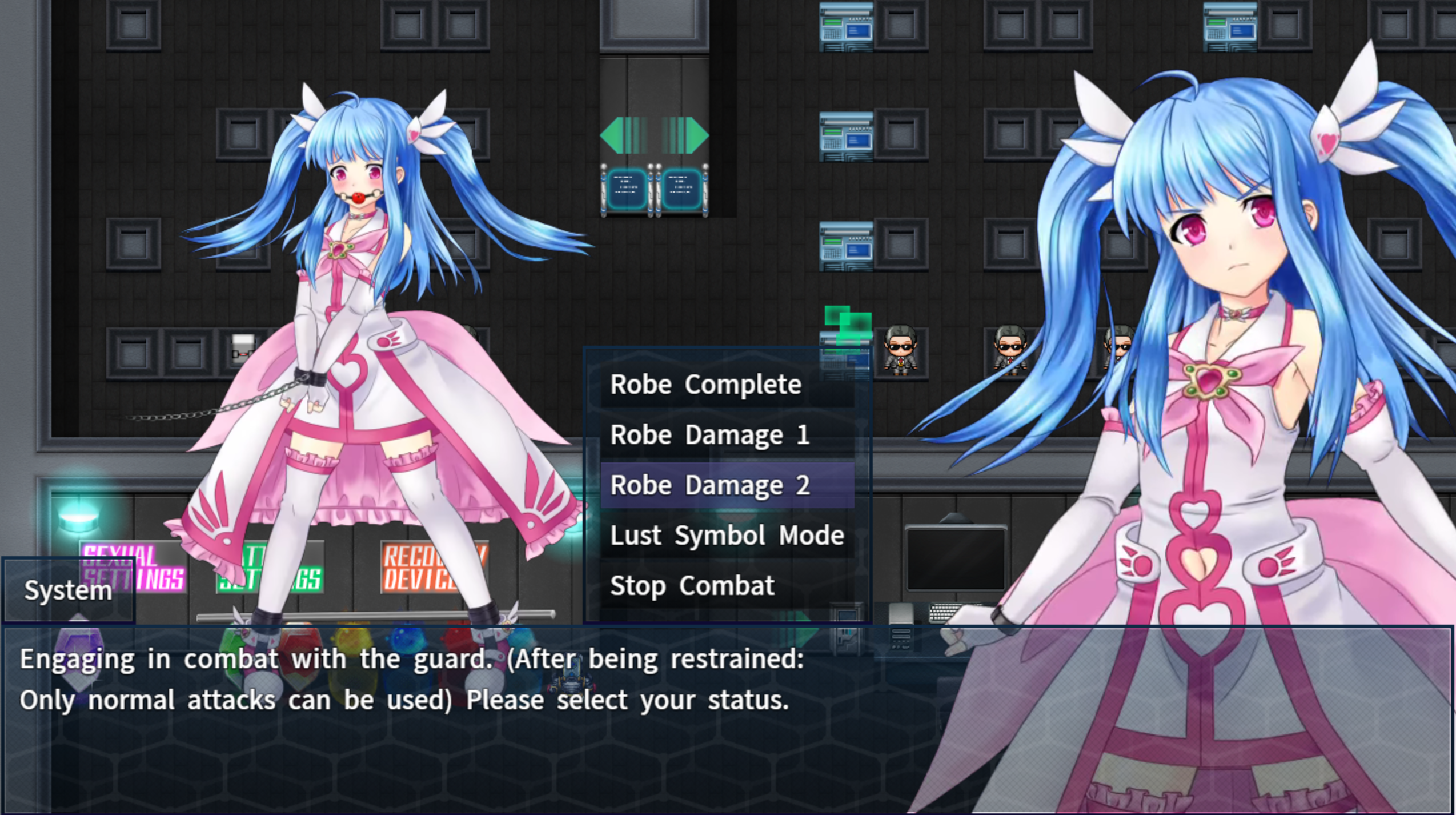Select the Robe Complete status

[x=706, y=384]
